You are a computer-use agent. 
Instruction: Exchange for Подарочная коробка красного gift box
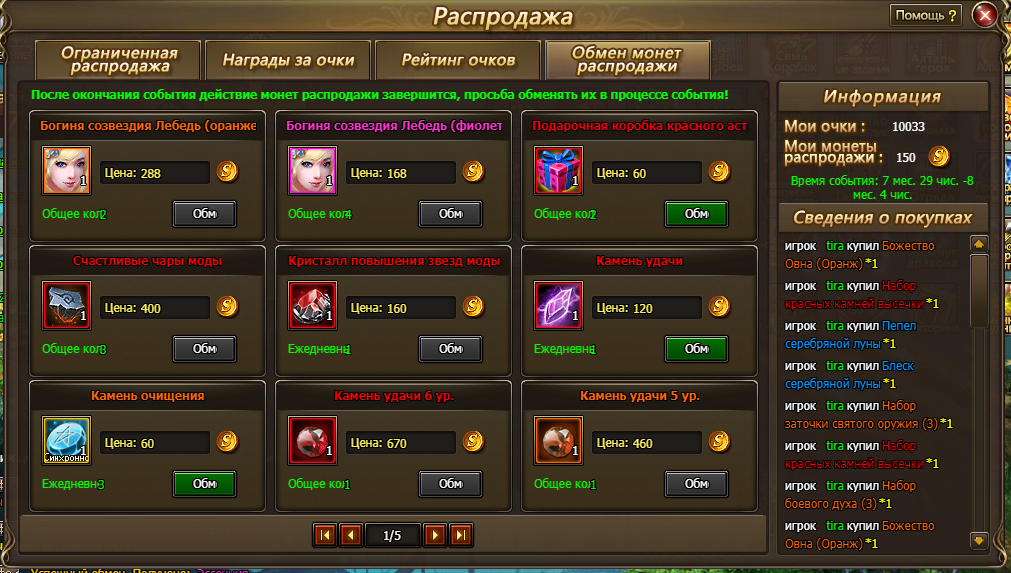pos(696,214)
